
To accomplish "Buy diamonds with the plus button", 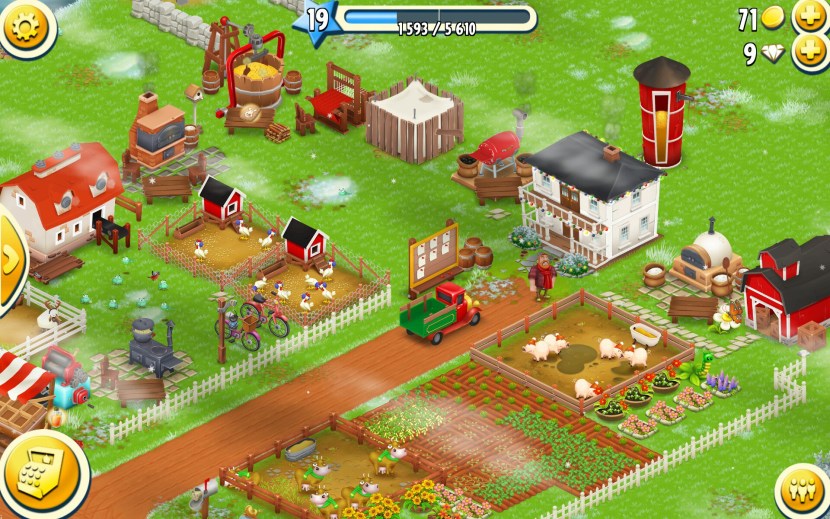I will 811,53.
